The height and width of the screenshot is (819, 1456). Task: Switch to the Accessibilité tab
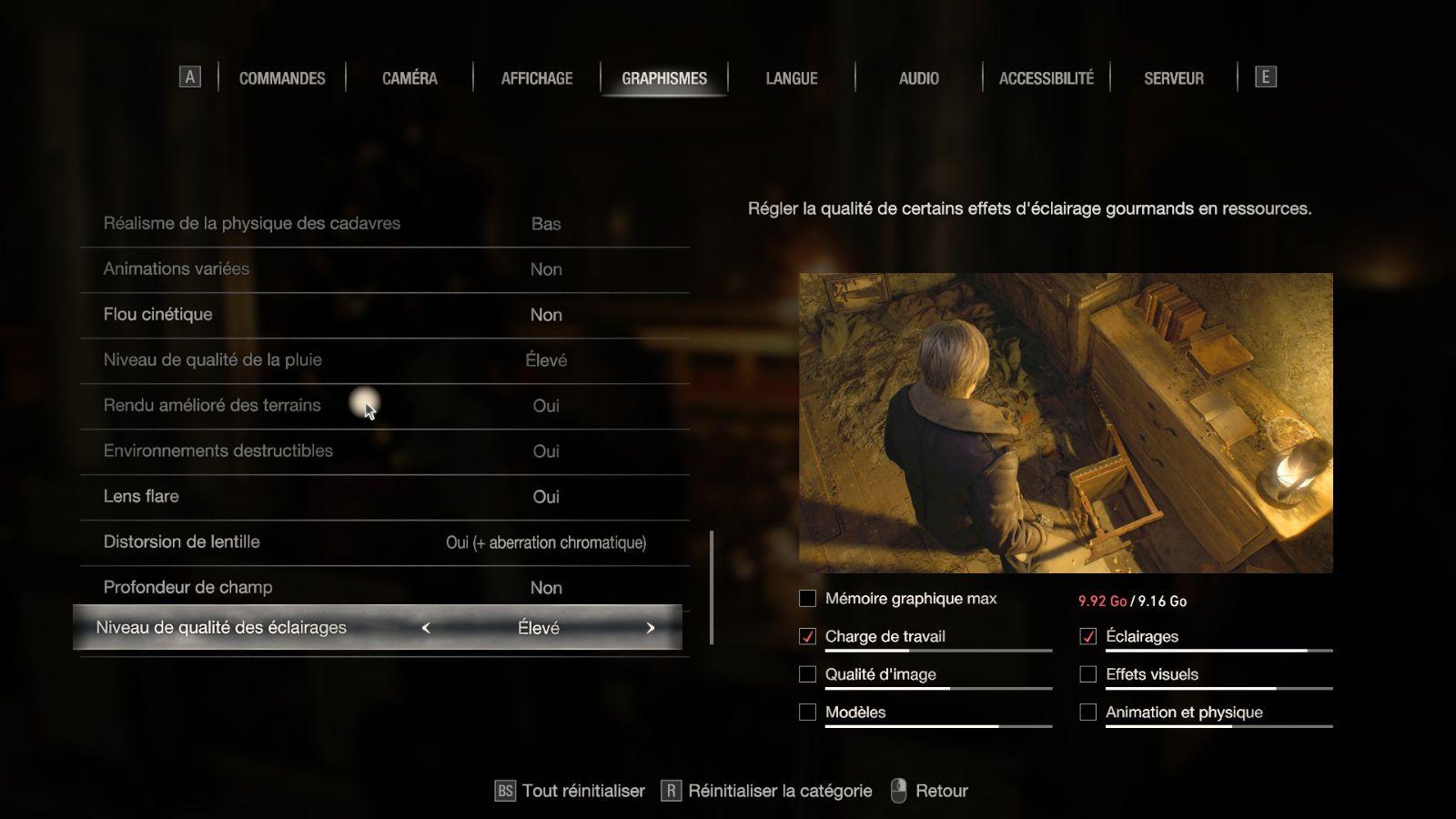pyautogui.click(x=1046, y=78)
